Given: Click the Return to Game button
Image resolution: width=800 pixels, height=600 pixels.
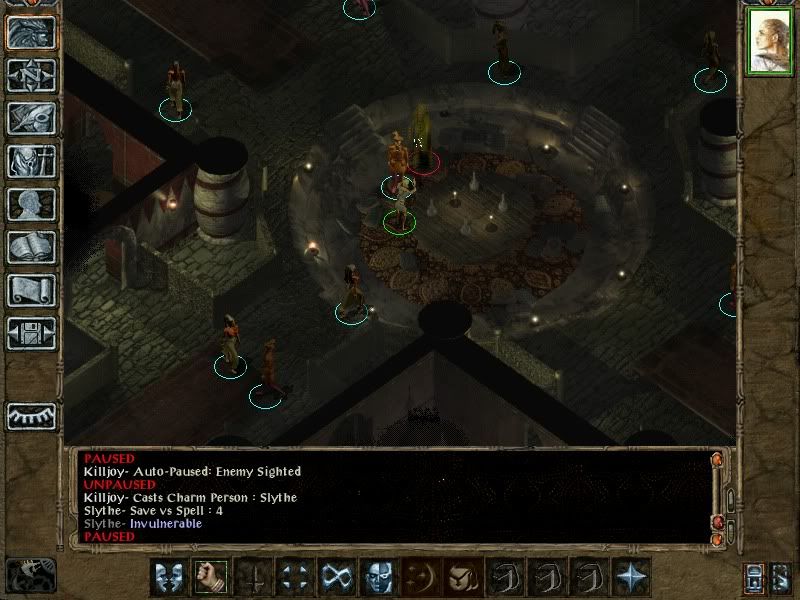Looking at the screenshot, I should pyautogui.click(x=31, y=33).
